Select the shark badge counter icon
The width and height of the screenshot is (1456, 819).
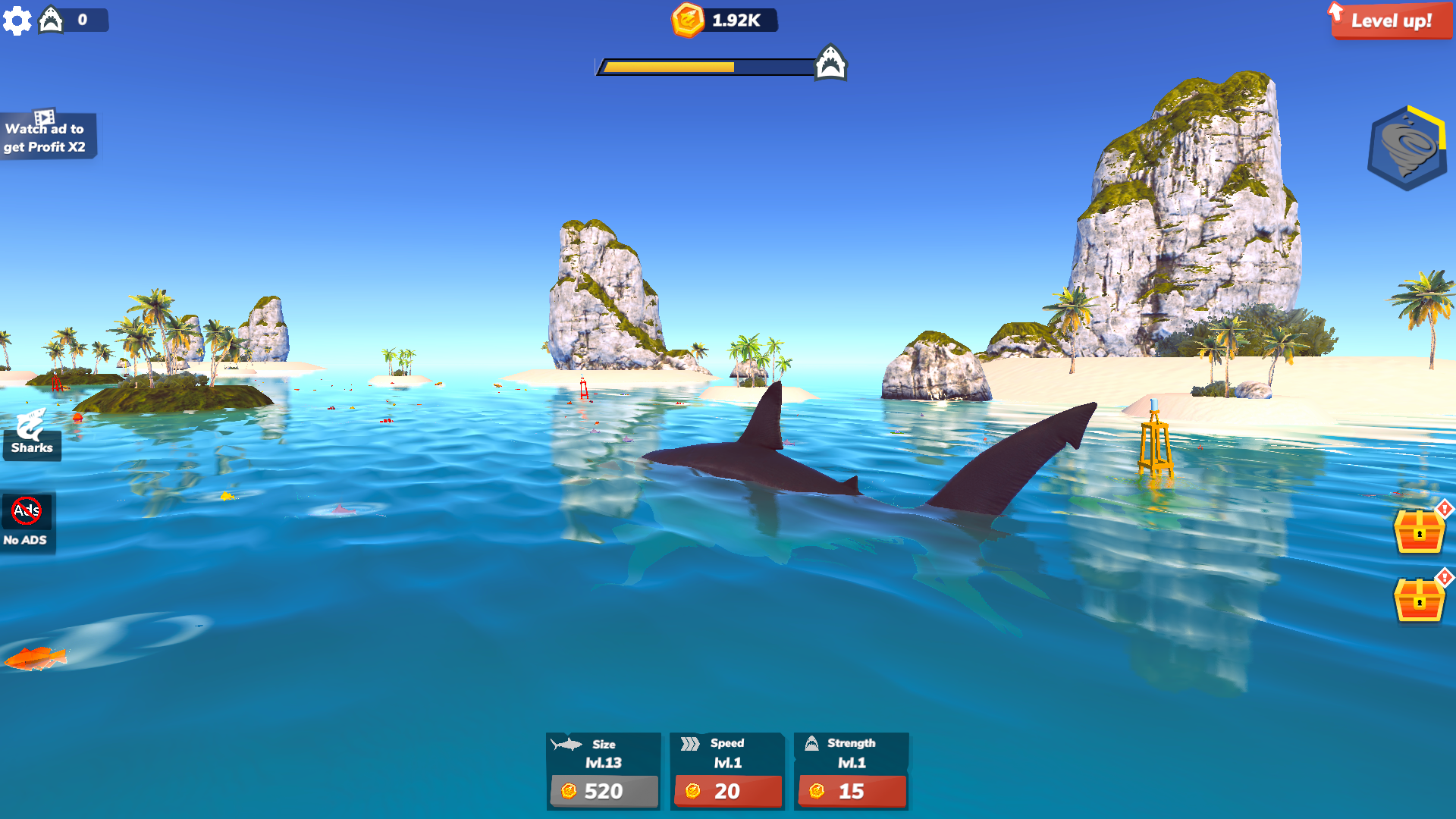50,20
